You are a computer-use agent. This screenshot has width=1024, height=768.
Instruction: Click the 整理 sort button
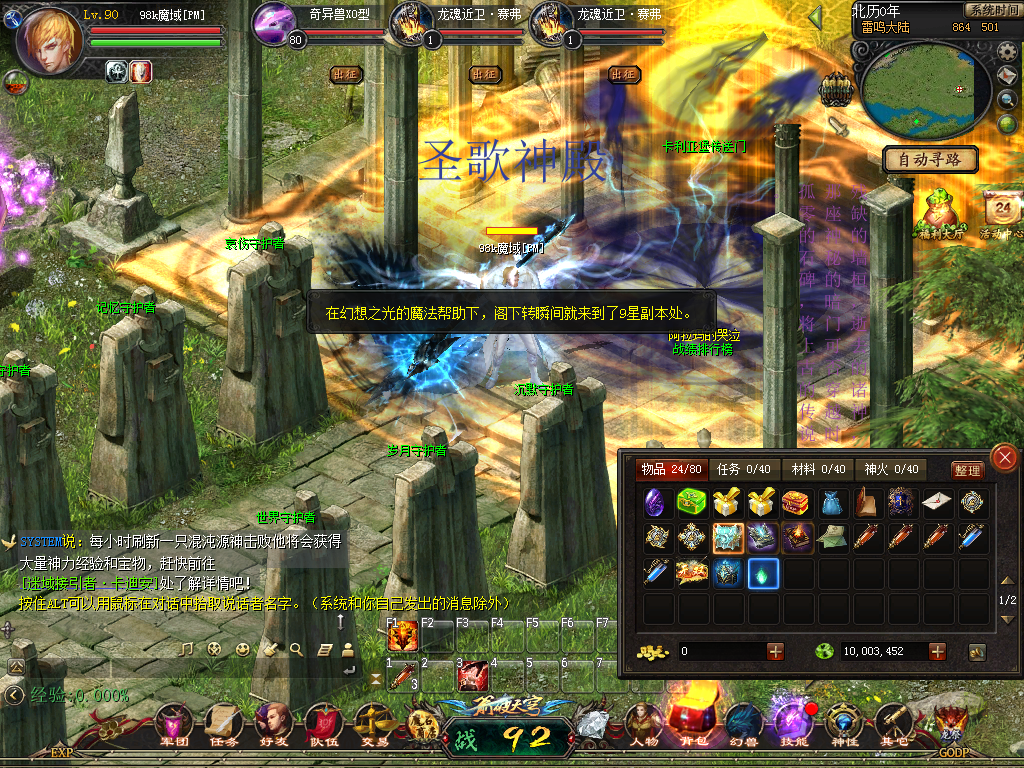click(x=966, y=470)
